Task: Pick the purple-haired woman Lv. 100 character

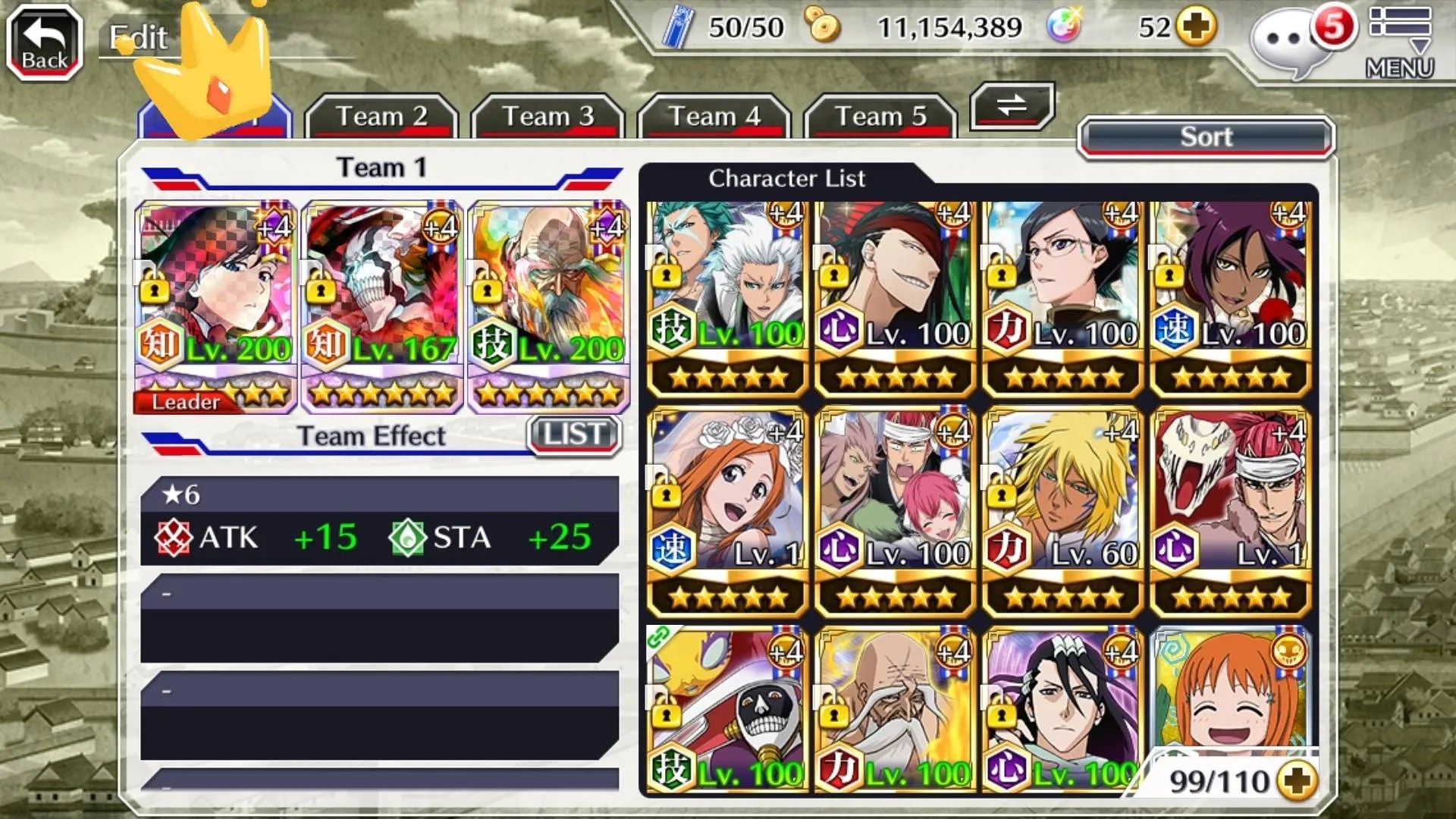Action: click(1230, 297)
